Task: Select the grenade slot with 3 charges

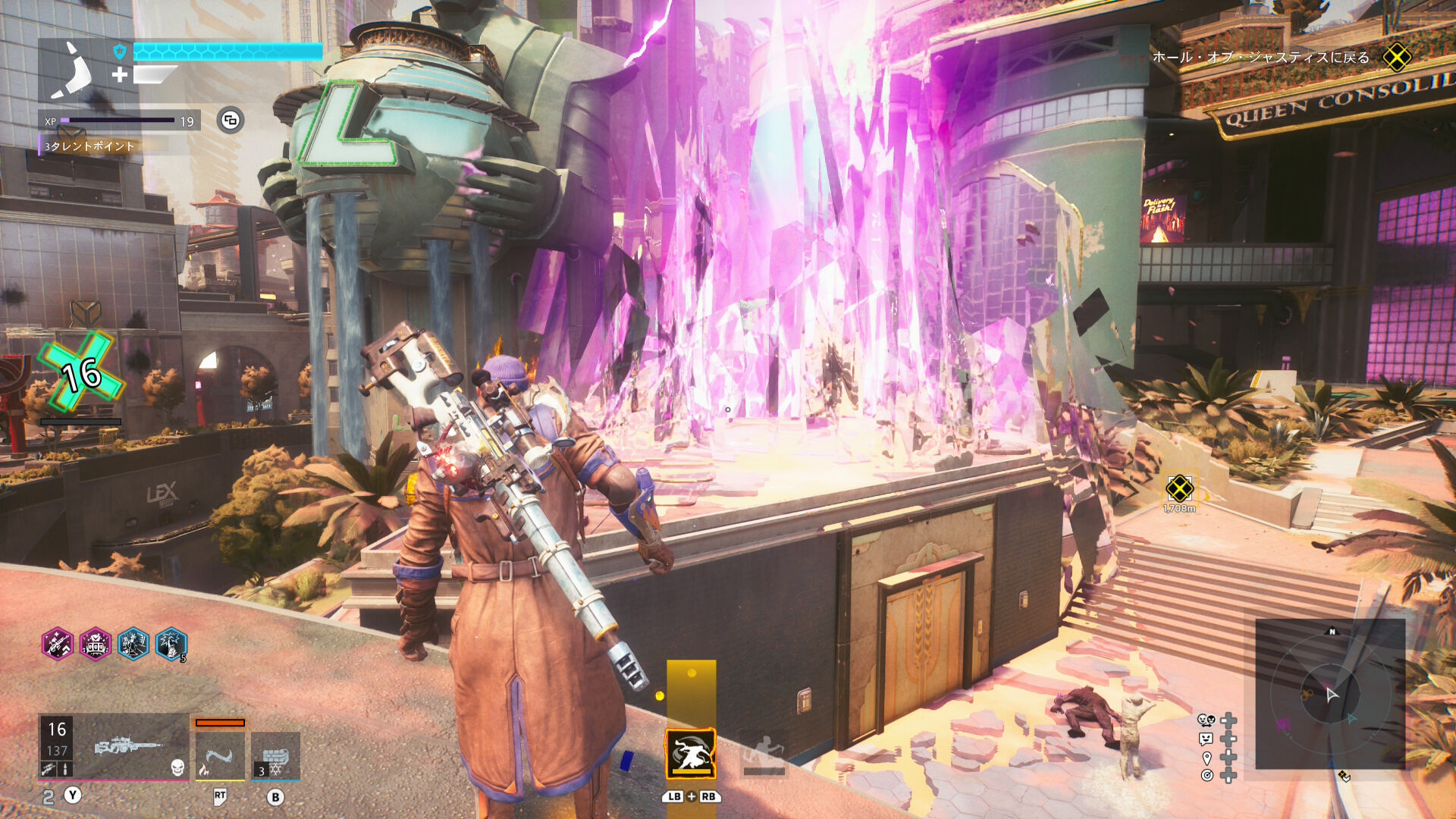Action: (275, 755)
